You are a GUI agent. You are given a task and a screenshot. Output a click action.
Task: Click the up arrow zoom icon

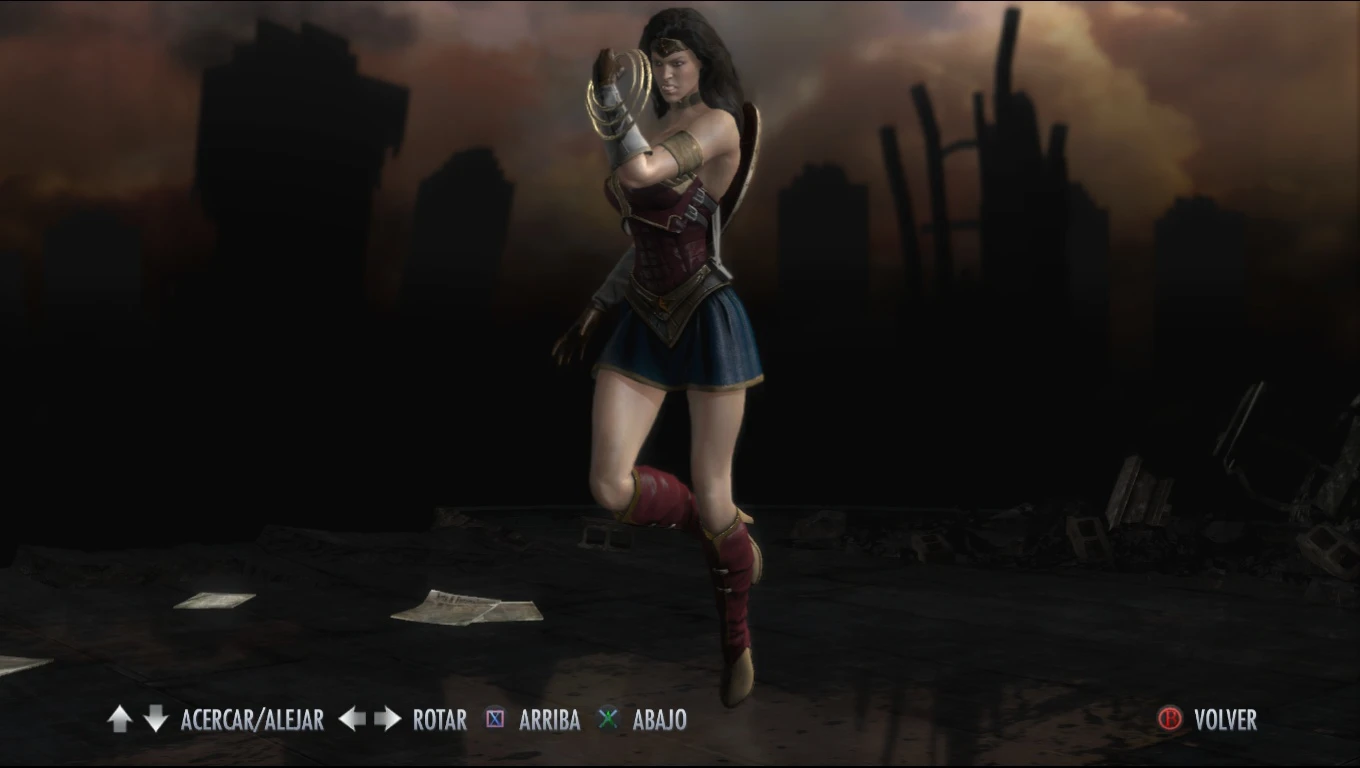pyautogui.click(x=119, y=719)
